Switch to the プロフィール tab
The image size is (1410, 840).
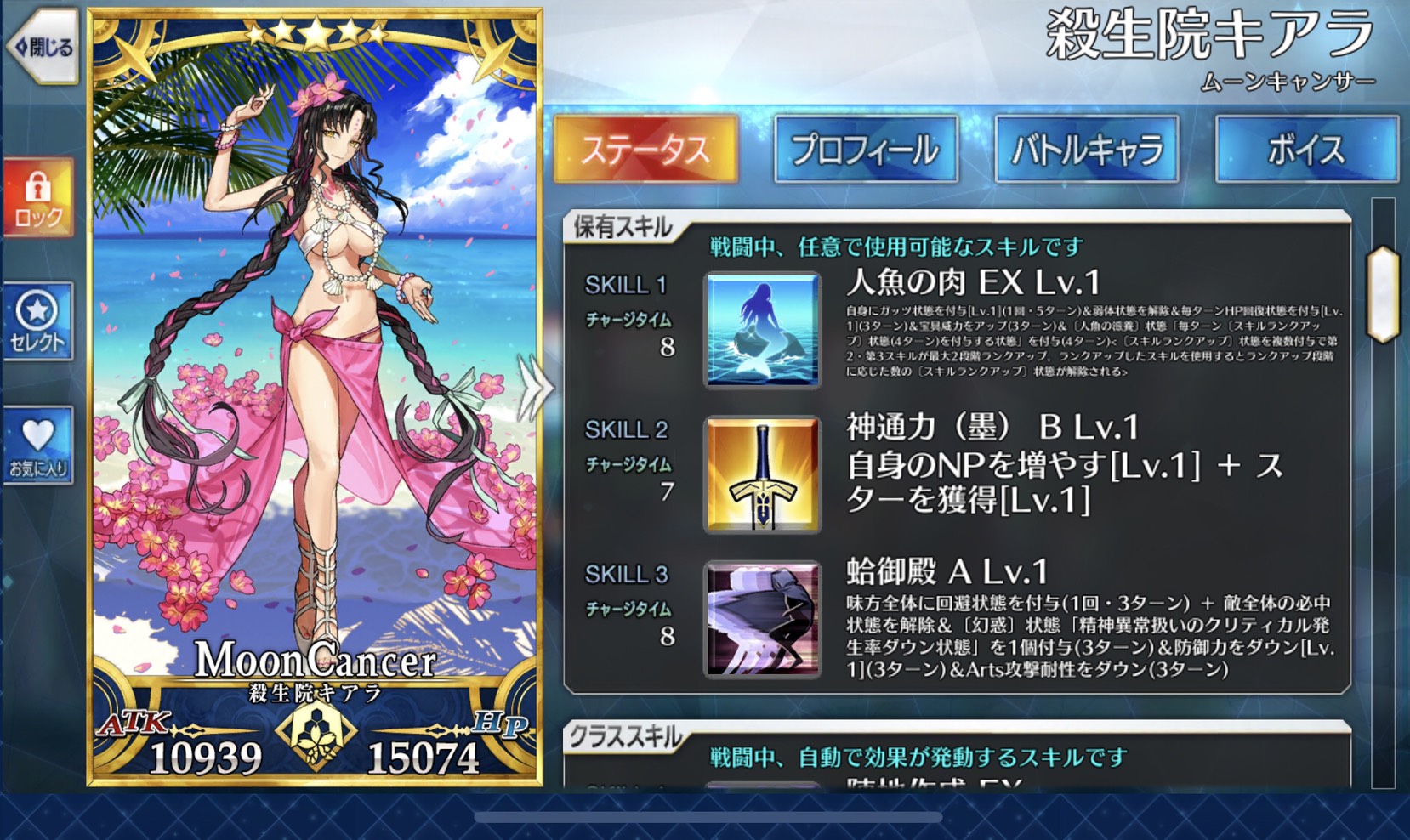(x=866, y=147)
